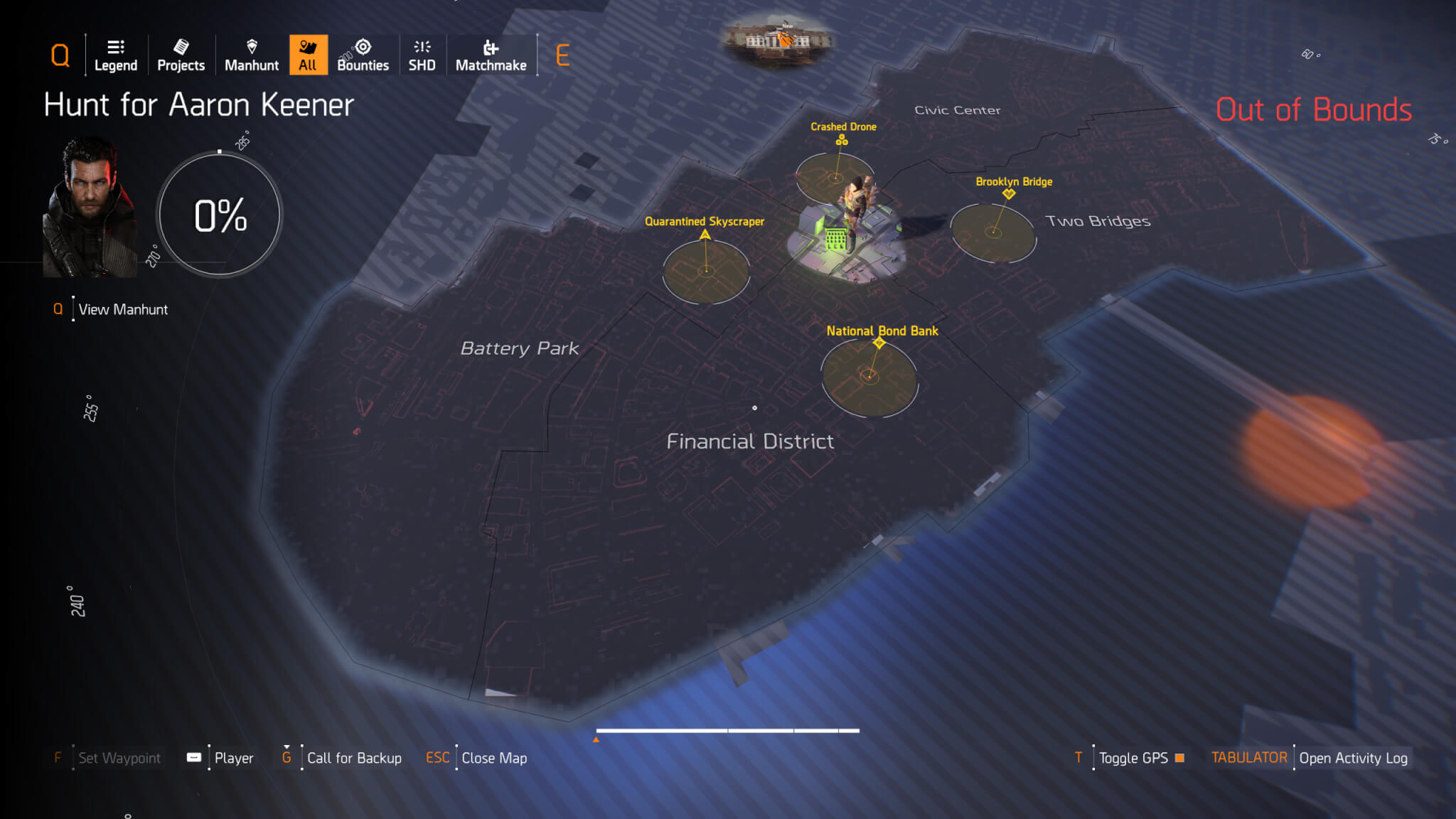
Task: Open the Matchmake tab
Action: (x=491, y=55)
